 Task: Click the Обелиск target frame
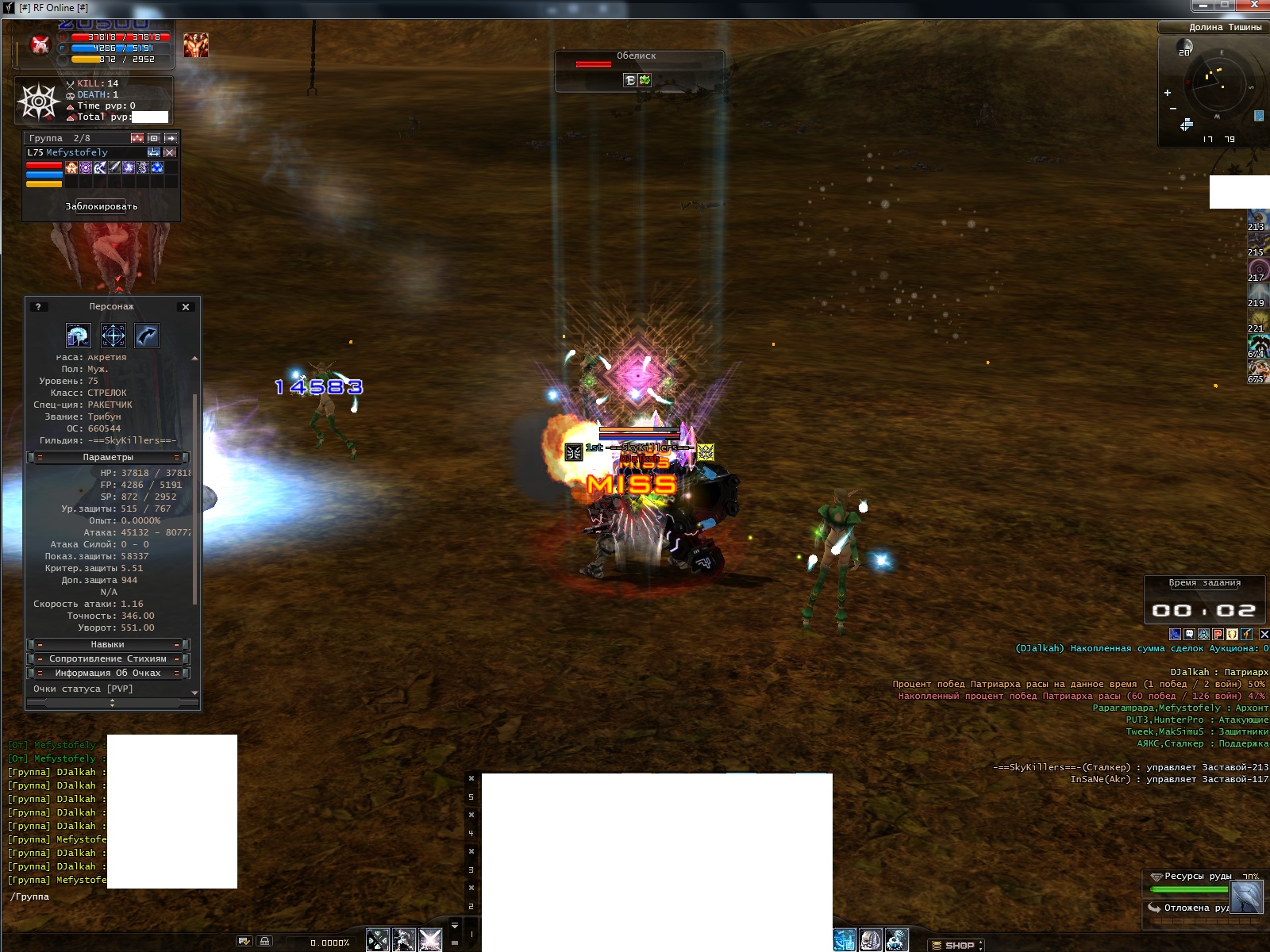pos(638,62)
